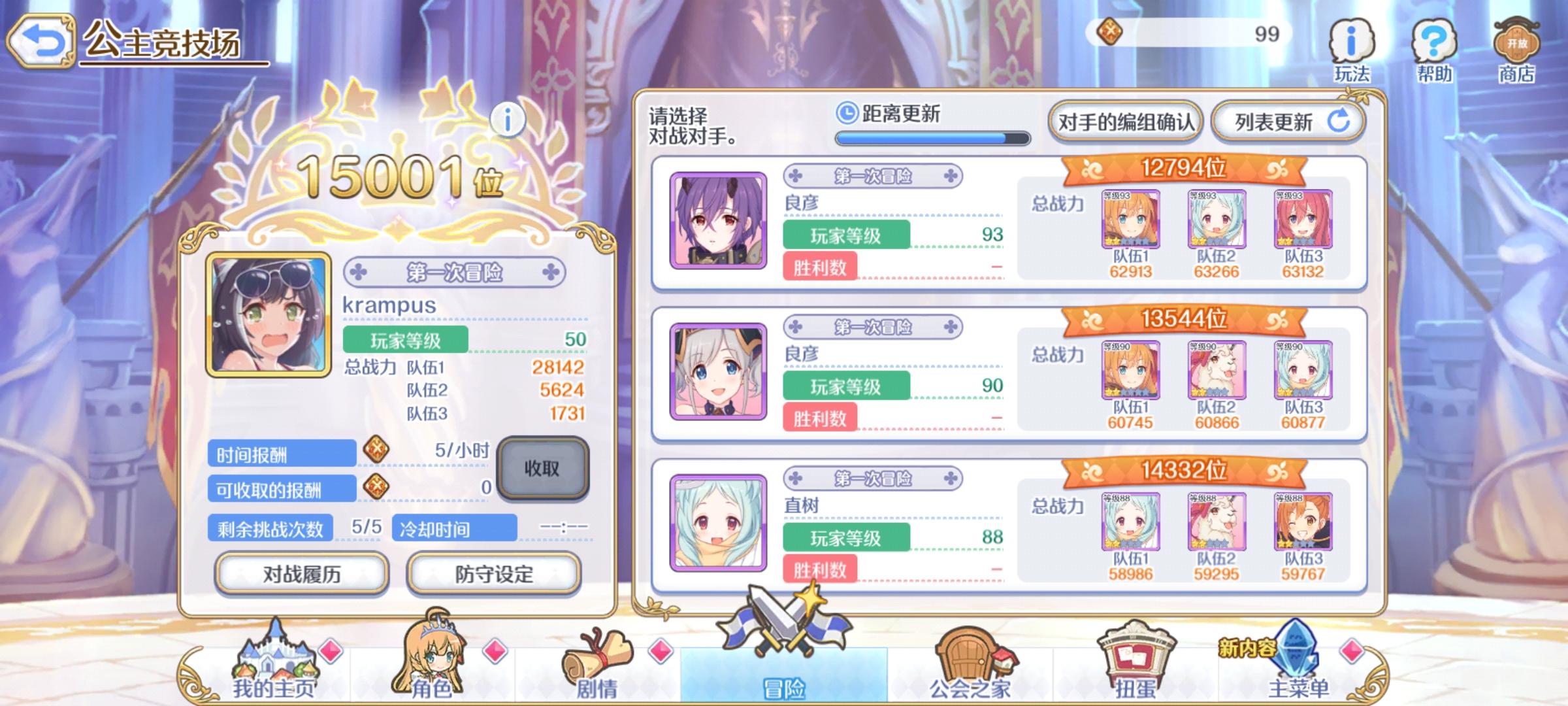Image resolution: width=1568 pixels, height=706 pixels.
Task: Click the clock icon next to 距离更新
Action: click(x=848, y=112)
